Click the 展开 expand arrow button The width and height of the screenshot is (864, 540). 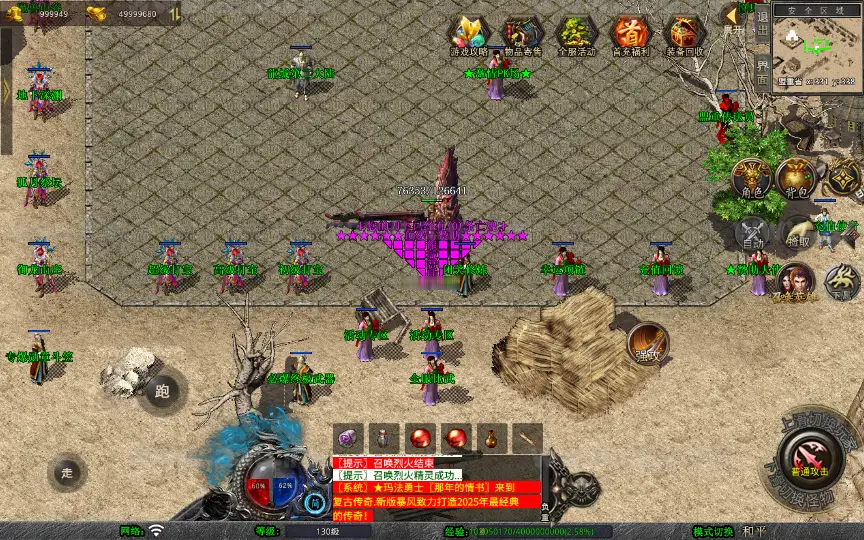pos(735,18)
